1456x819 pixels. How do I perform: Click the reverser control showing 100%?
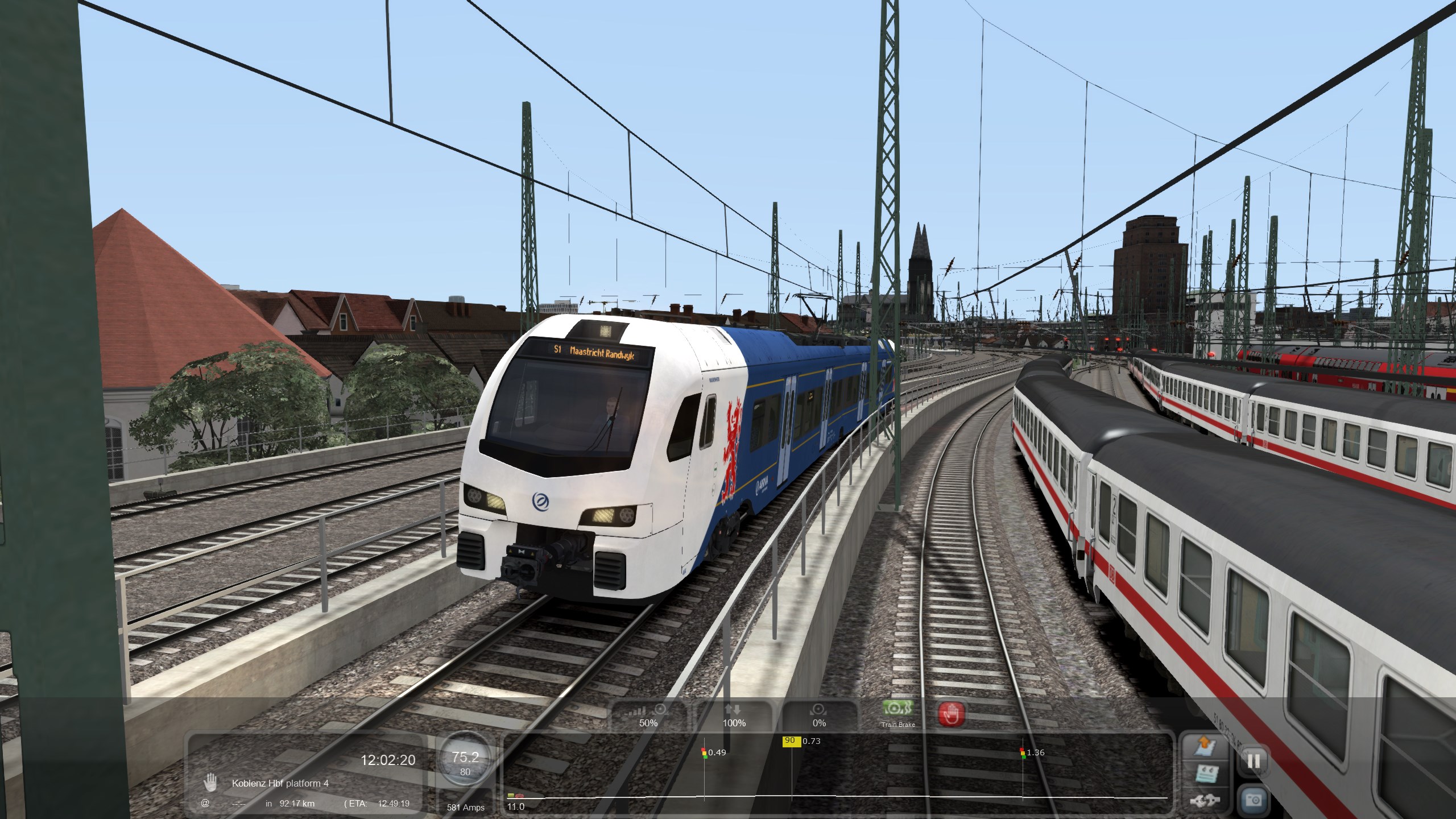pos(734,715)
